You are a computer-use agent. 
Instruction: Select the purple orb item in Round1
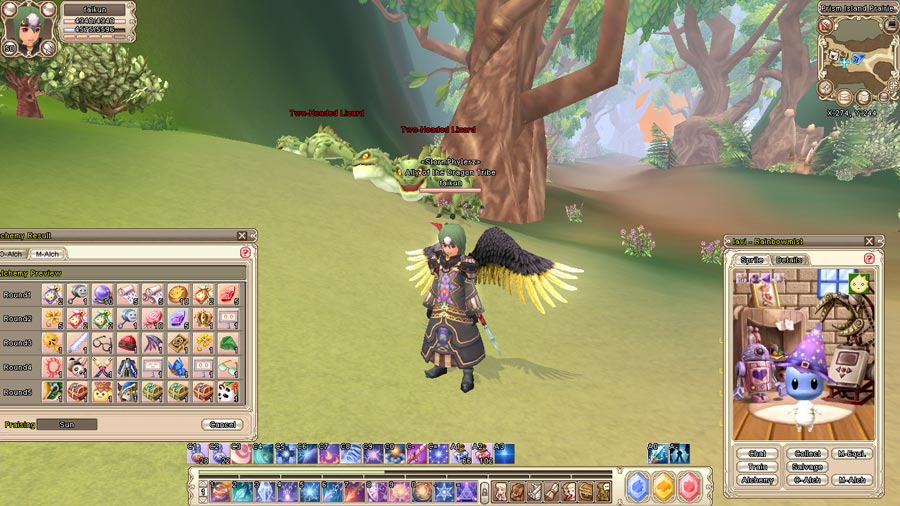102,294
